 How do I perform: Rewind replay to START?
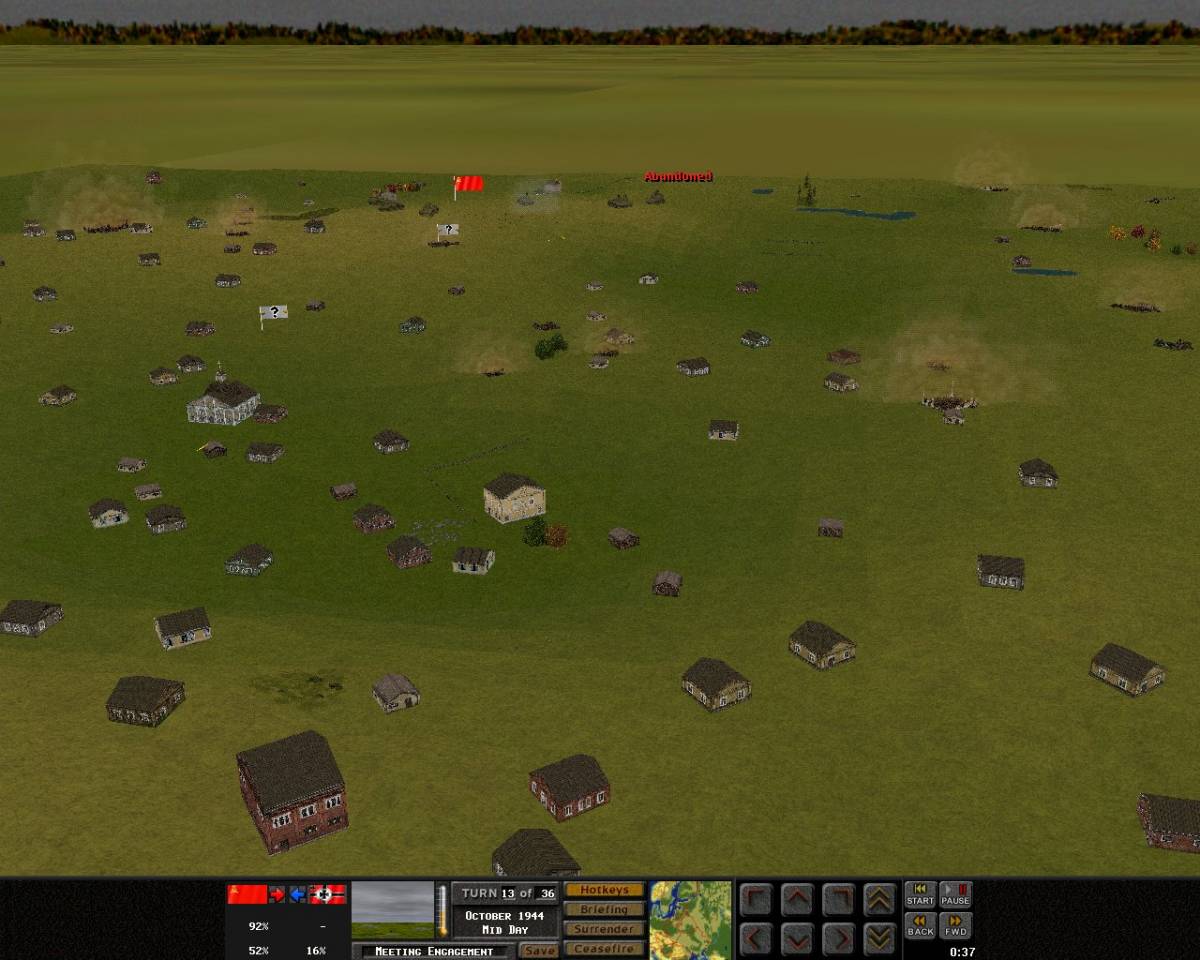tap(920, 895)
